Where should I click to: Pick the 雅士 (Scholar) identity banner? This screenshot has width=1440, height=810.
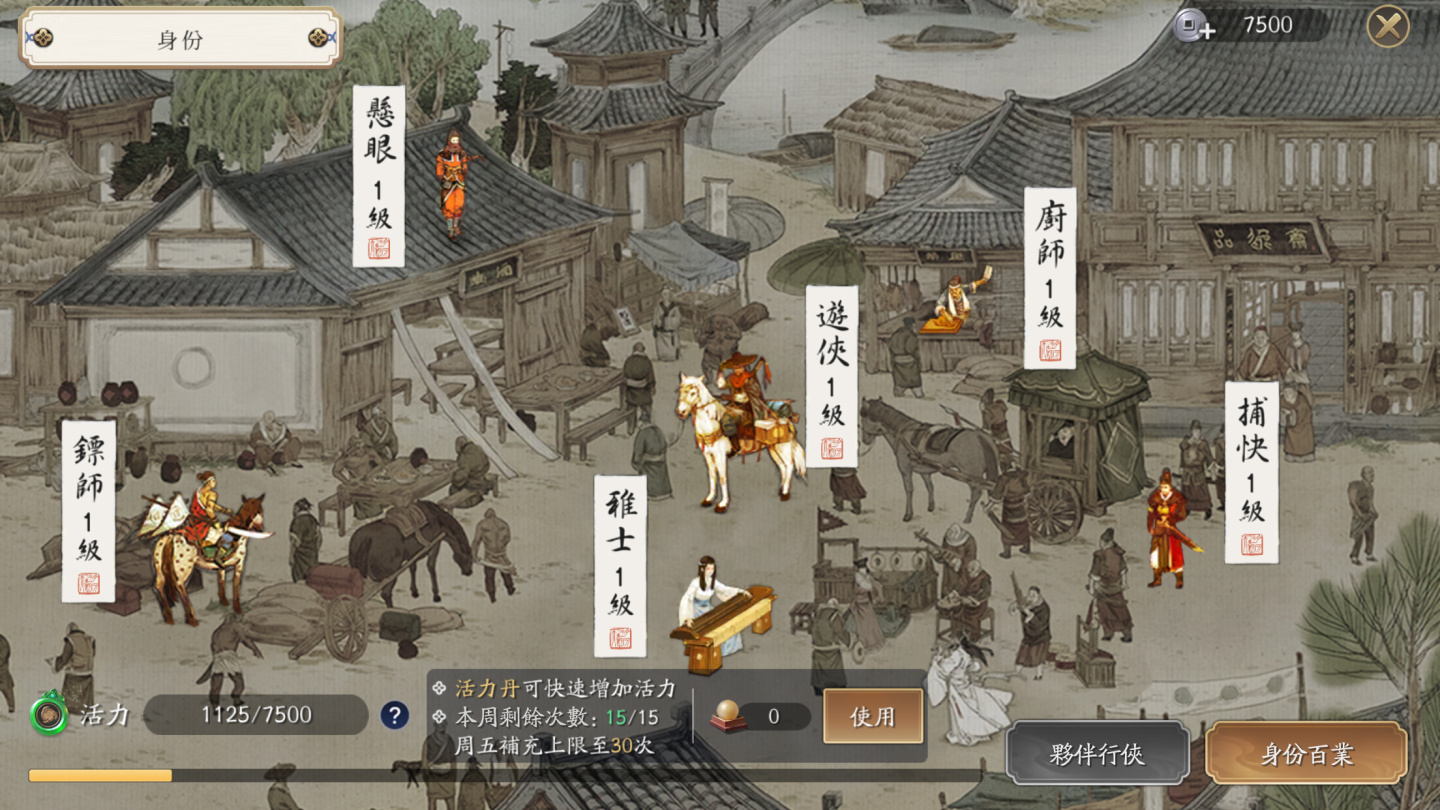pos(621,565)
